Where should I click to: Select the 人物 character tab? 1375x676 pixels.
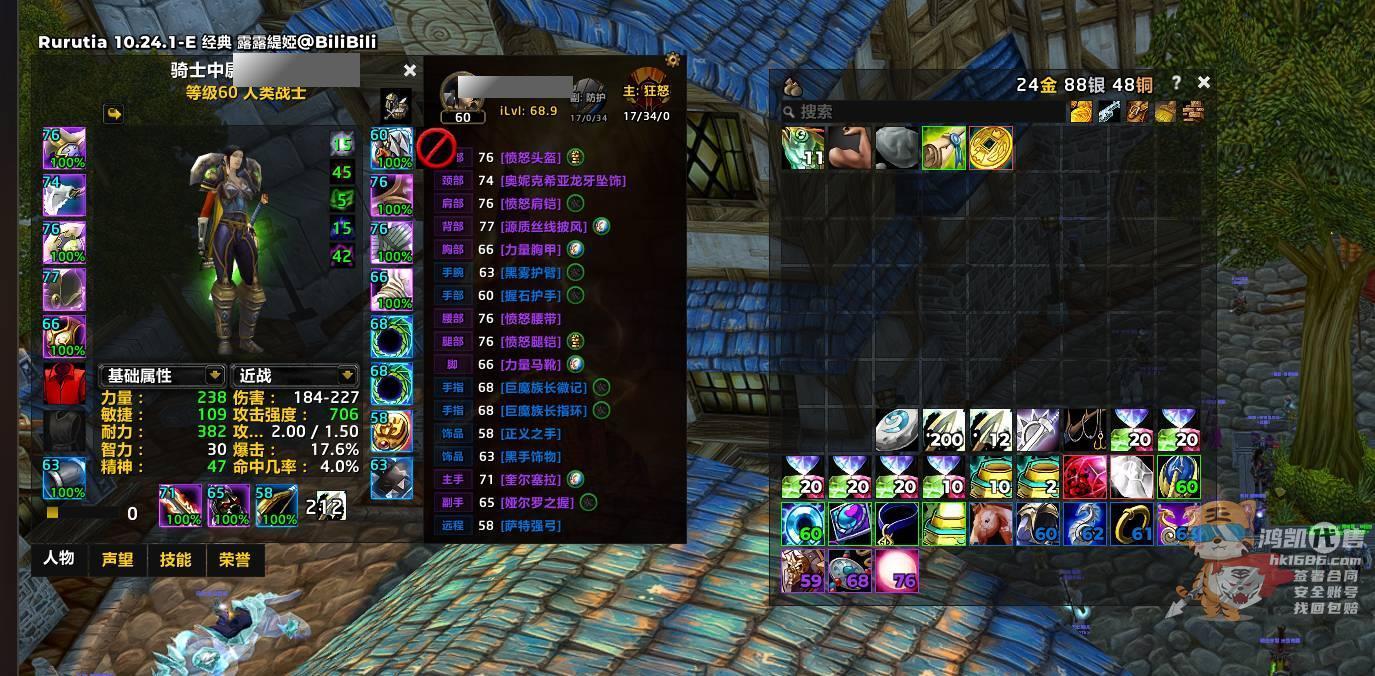pyautogui.click(x=59, y=558)
